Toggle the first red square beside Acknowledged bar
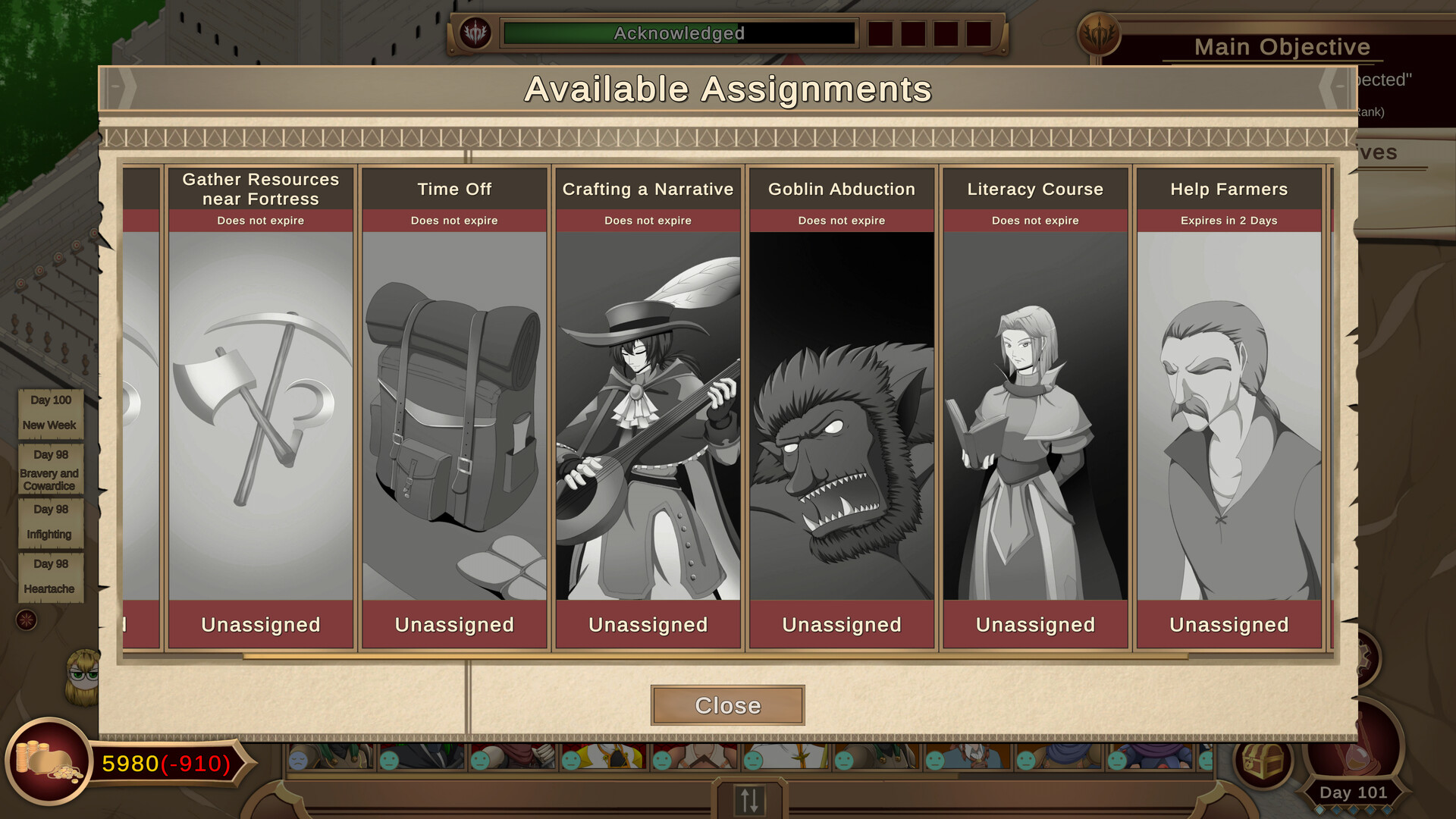This screenshot has width=1456, height=819. [x=879, y=33]
